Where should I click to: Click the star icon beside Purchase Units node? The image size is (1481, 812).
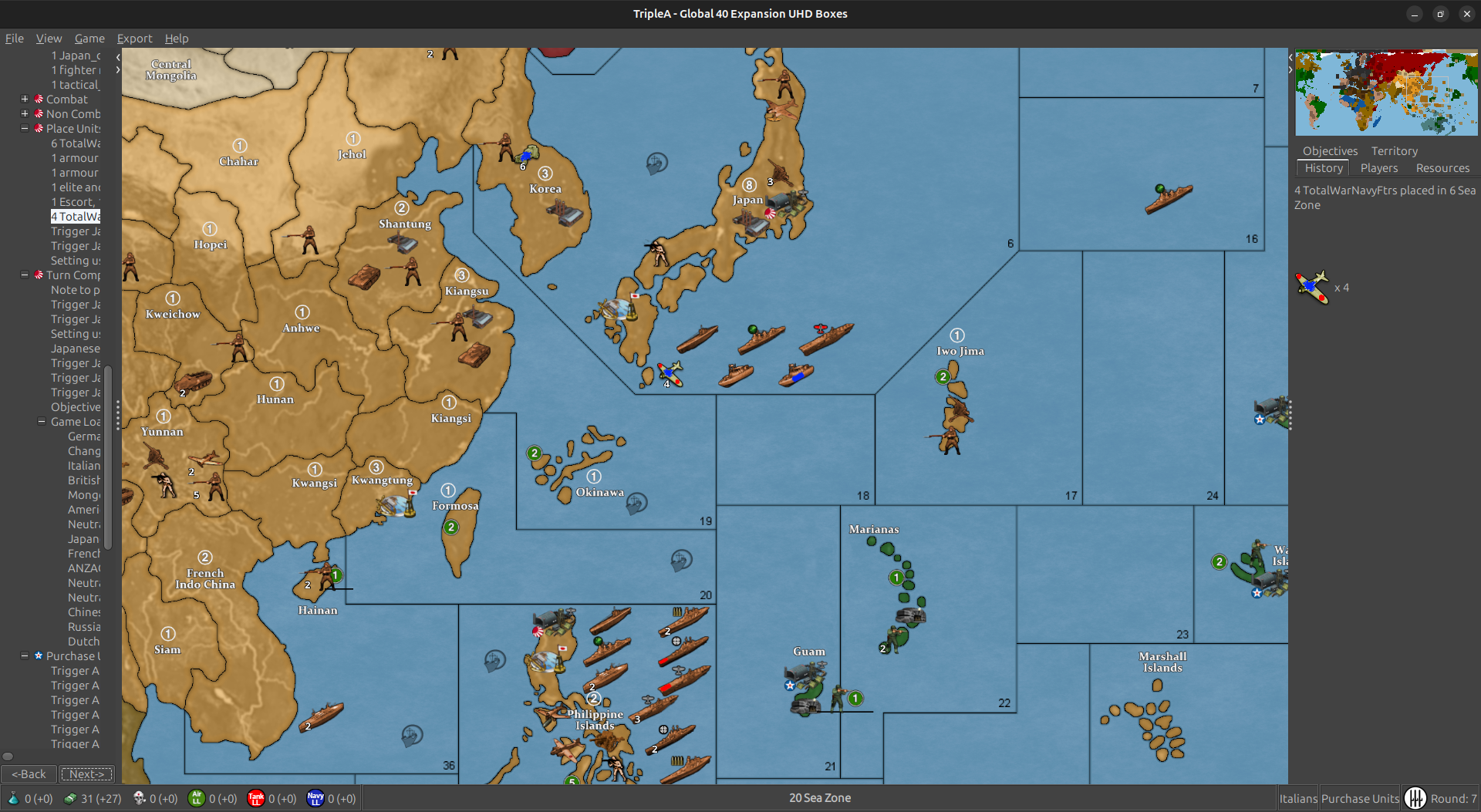coord(39,655)
